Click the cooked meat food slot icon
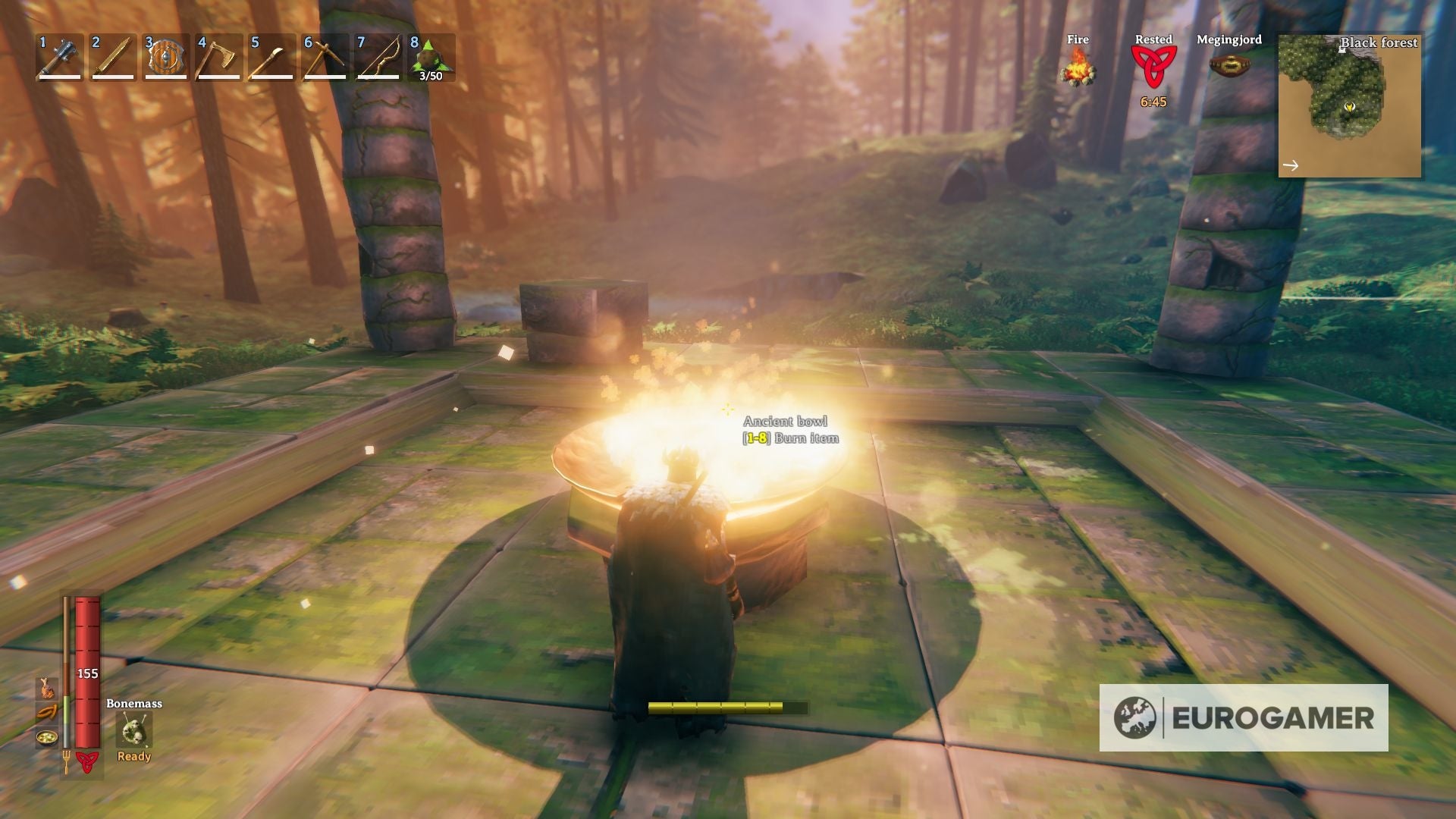The image size is (1456, 819). [47, 689]
